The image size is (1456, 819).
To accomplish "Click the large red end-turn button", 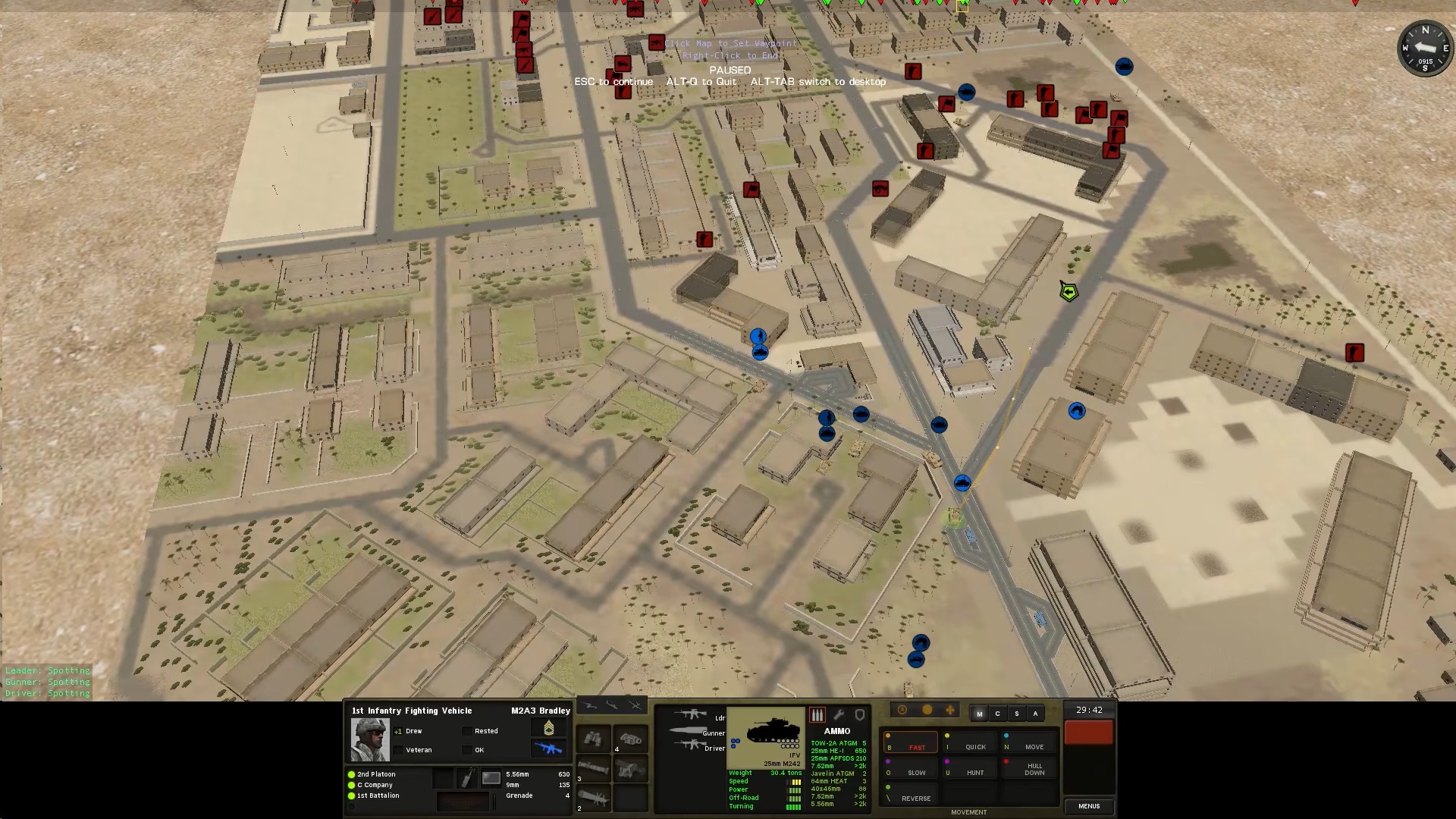I will (1089, 733).
